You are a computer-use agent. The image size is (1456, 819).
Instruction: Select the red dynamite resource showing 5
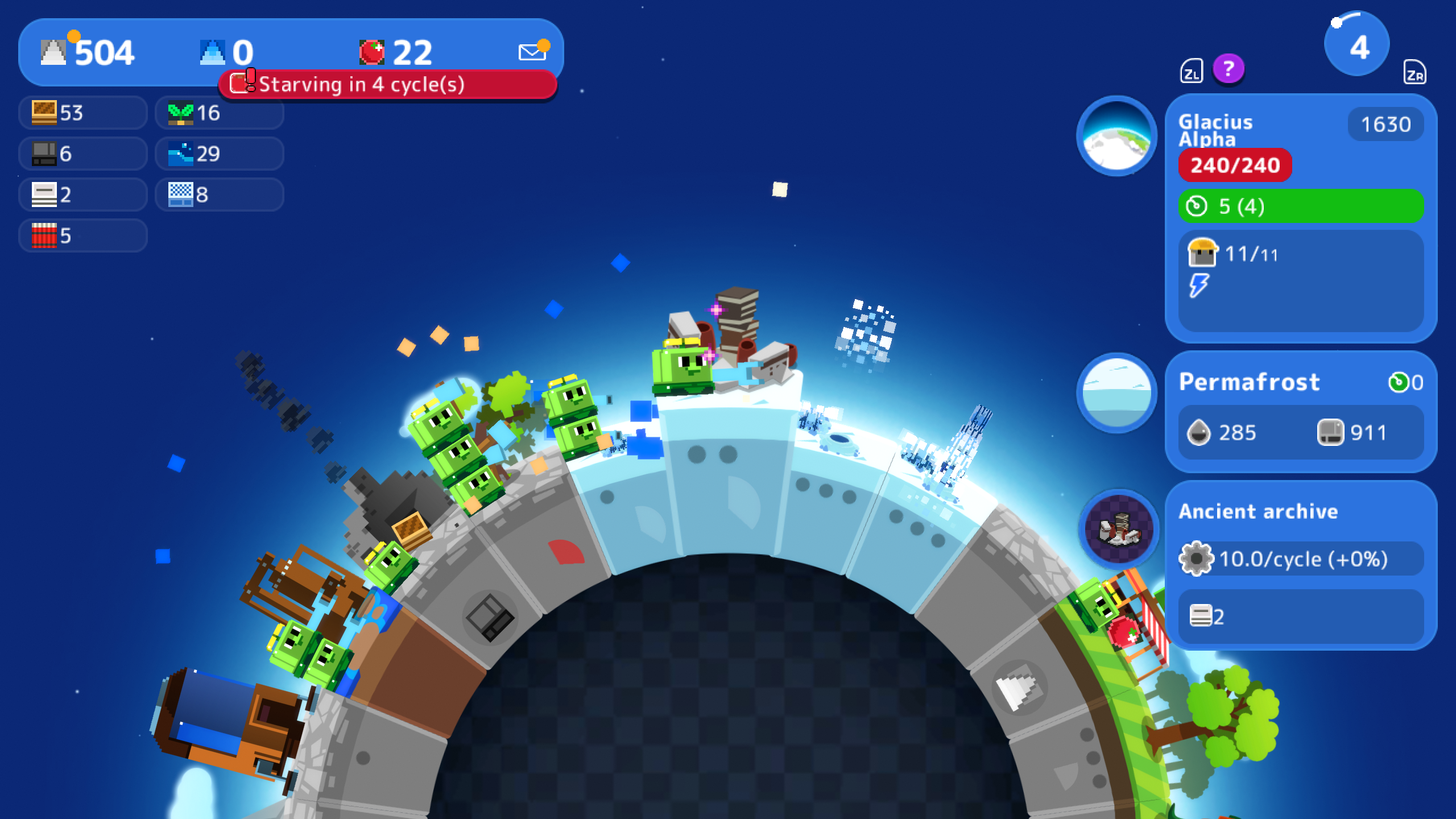pyautogui.click(x=83, y=235)
